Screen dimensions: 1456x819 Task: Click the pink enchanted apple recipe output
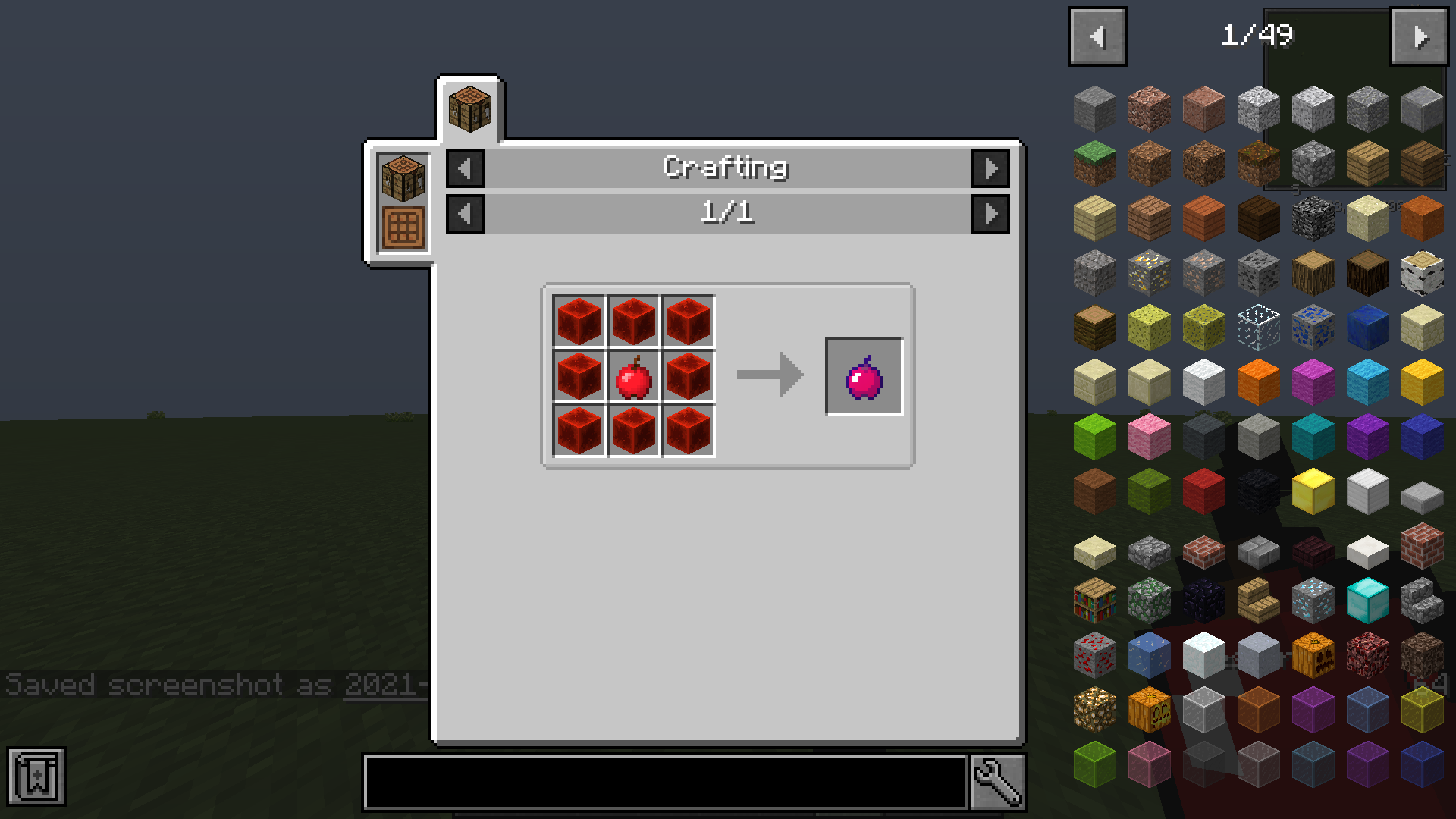(x=864, y=374)
